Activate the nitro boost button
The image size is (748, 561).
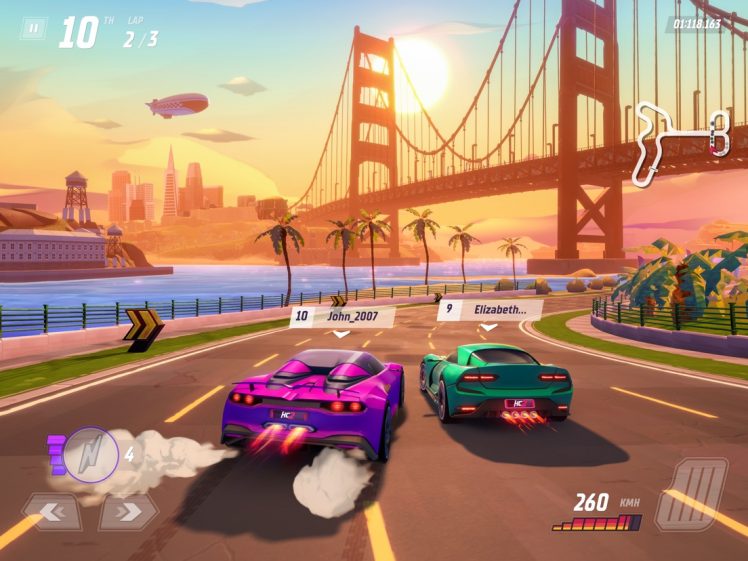tap(91, 455)
